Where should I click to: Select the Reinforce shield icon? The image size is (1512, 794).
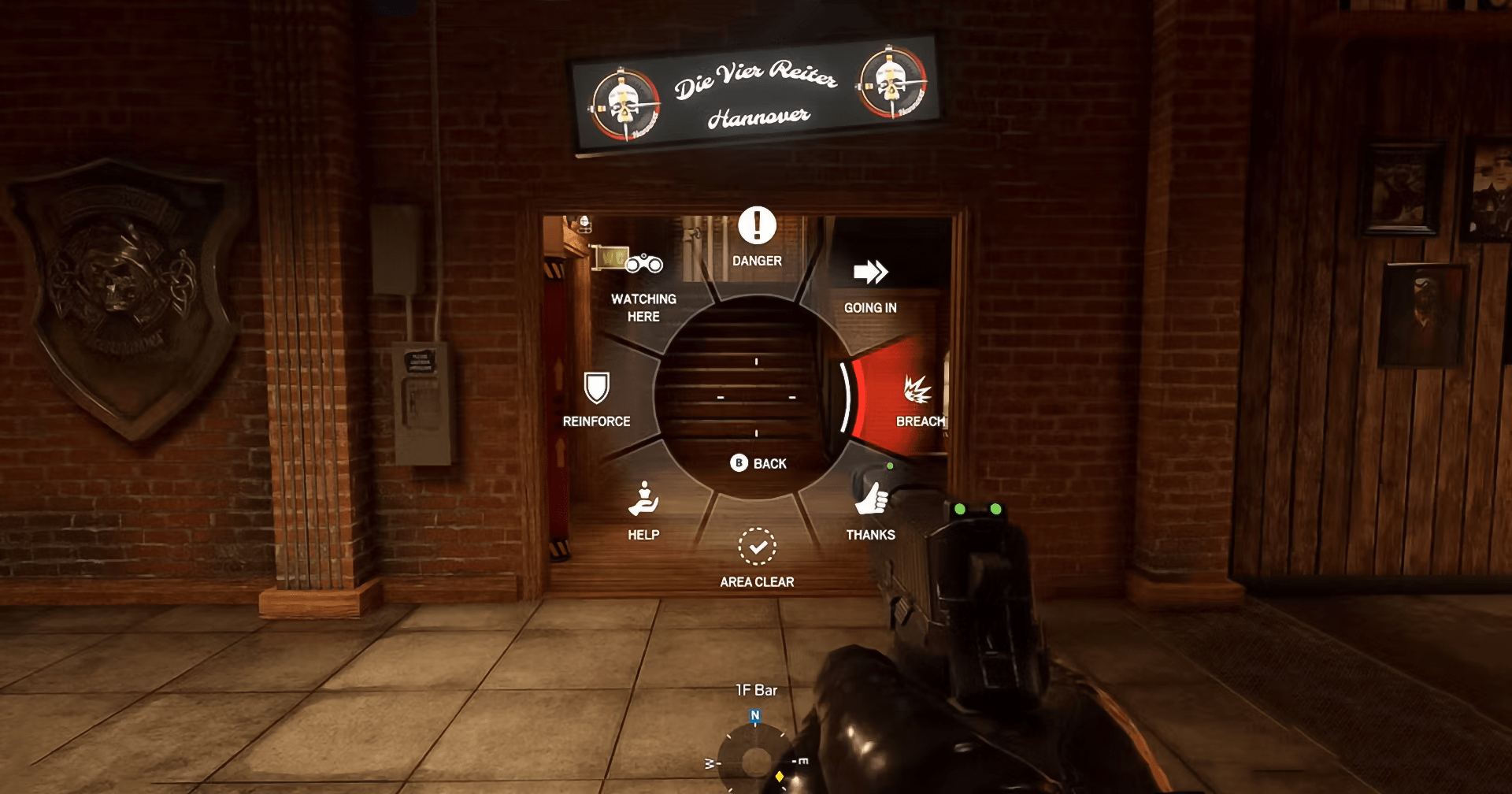pyautogui.click(x=596, y=388)
